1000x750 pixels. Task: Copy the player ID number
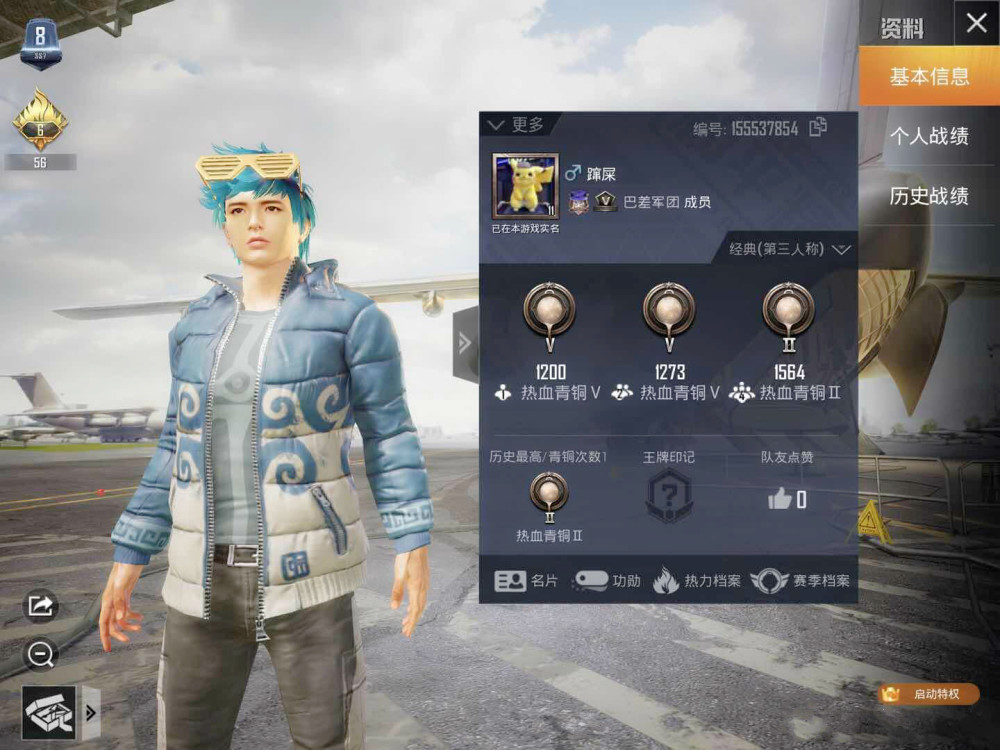pyautogui.click(x=818, y=127)
